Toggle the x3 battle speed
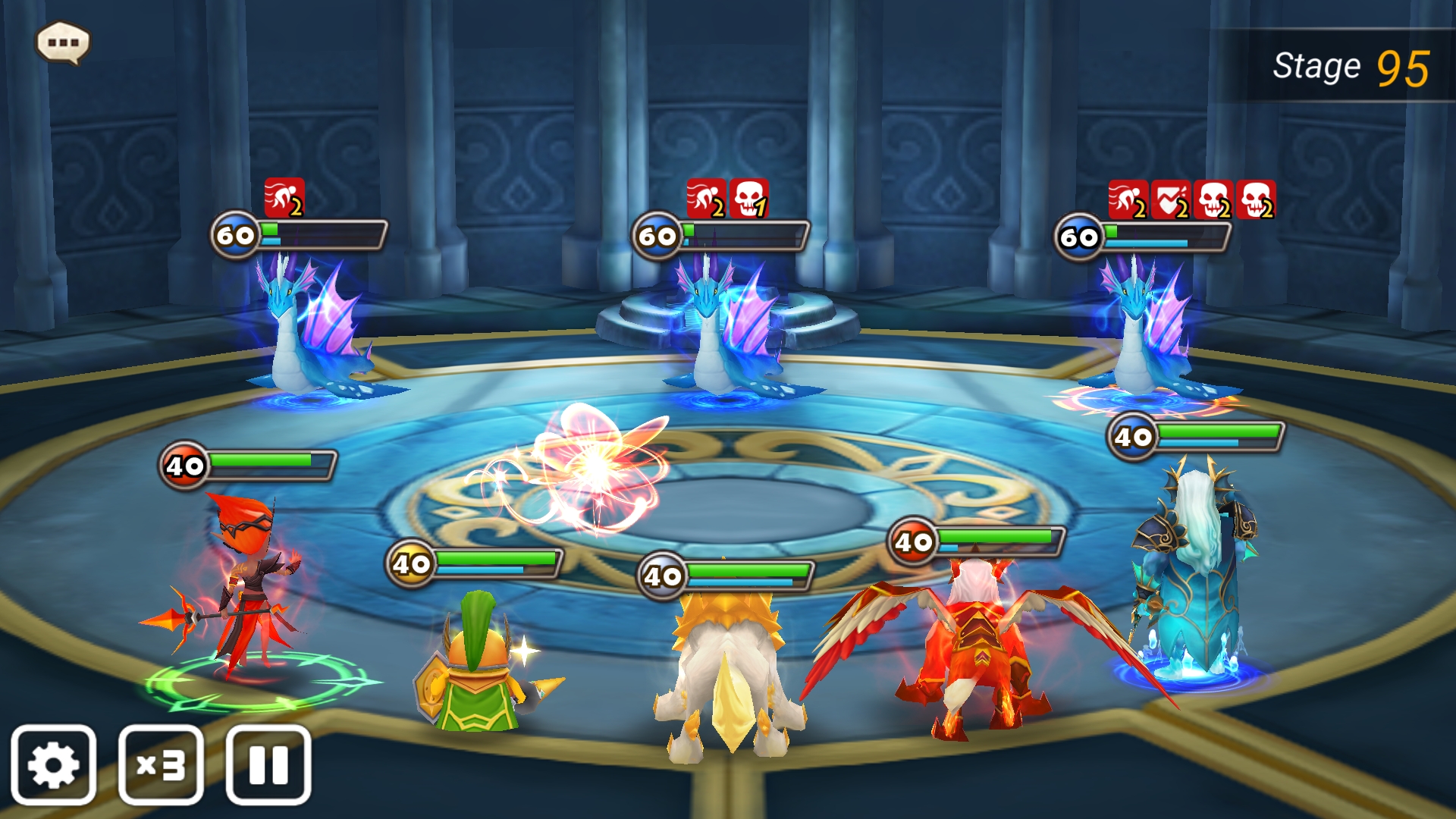Viewport: 1456px width, 819px height. 161,764
